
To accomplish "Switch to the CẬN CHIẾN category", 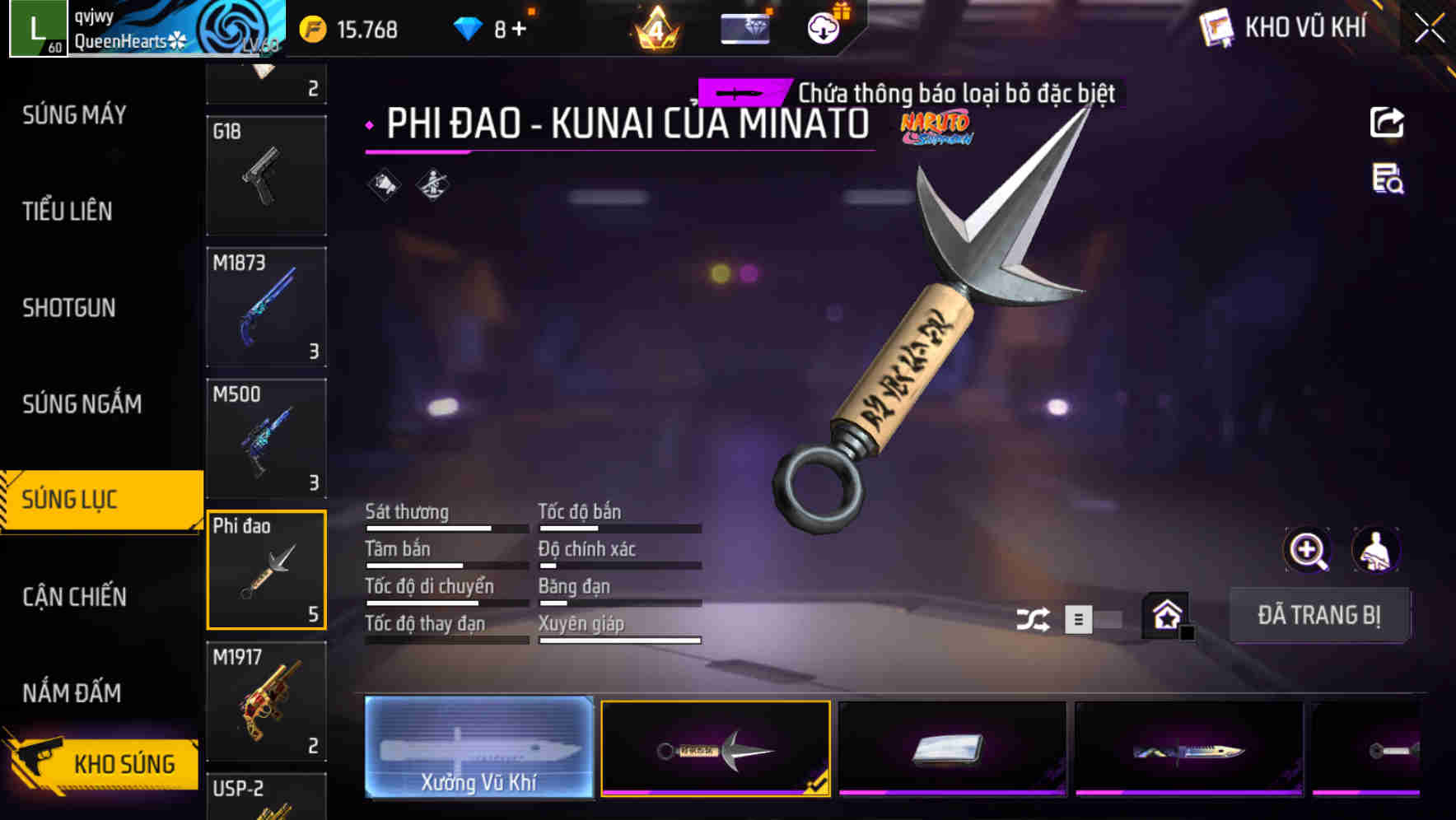I will pos(73,597).
